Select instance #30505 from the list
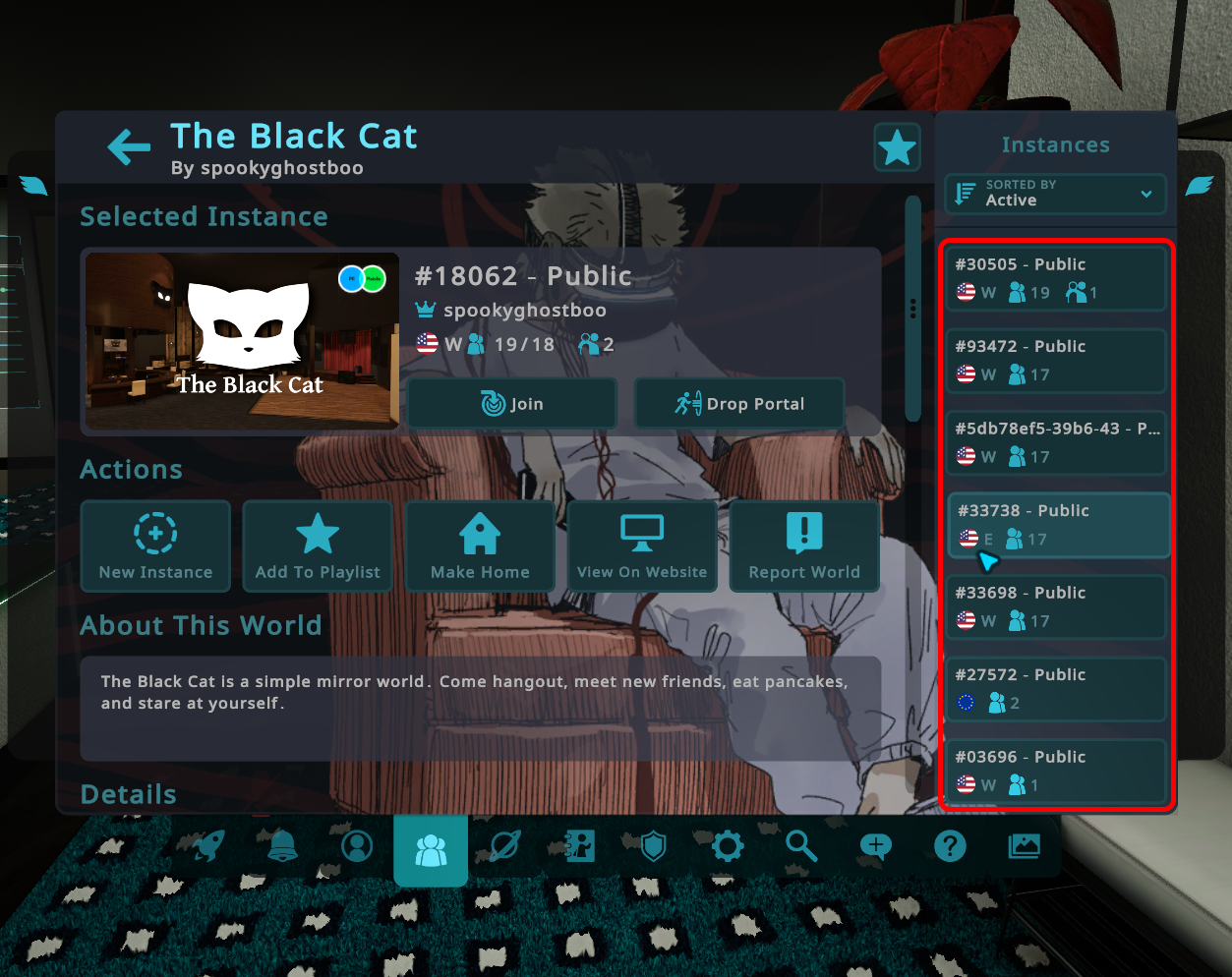The width and height of the screenshot is (1232, 977). (1055, 278)
